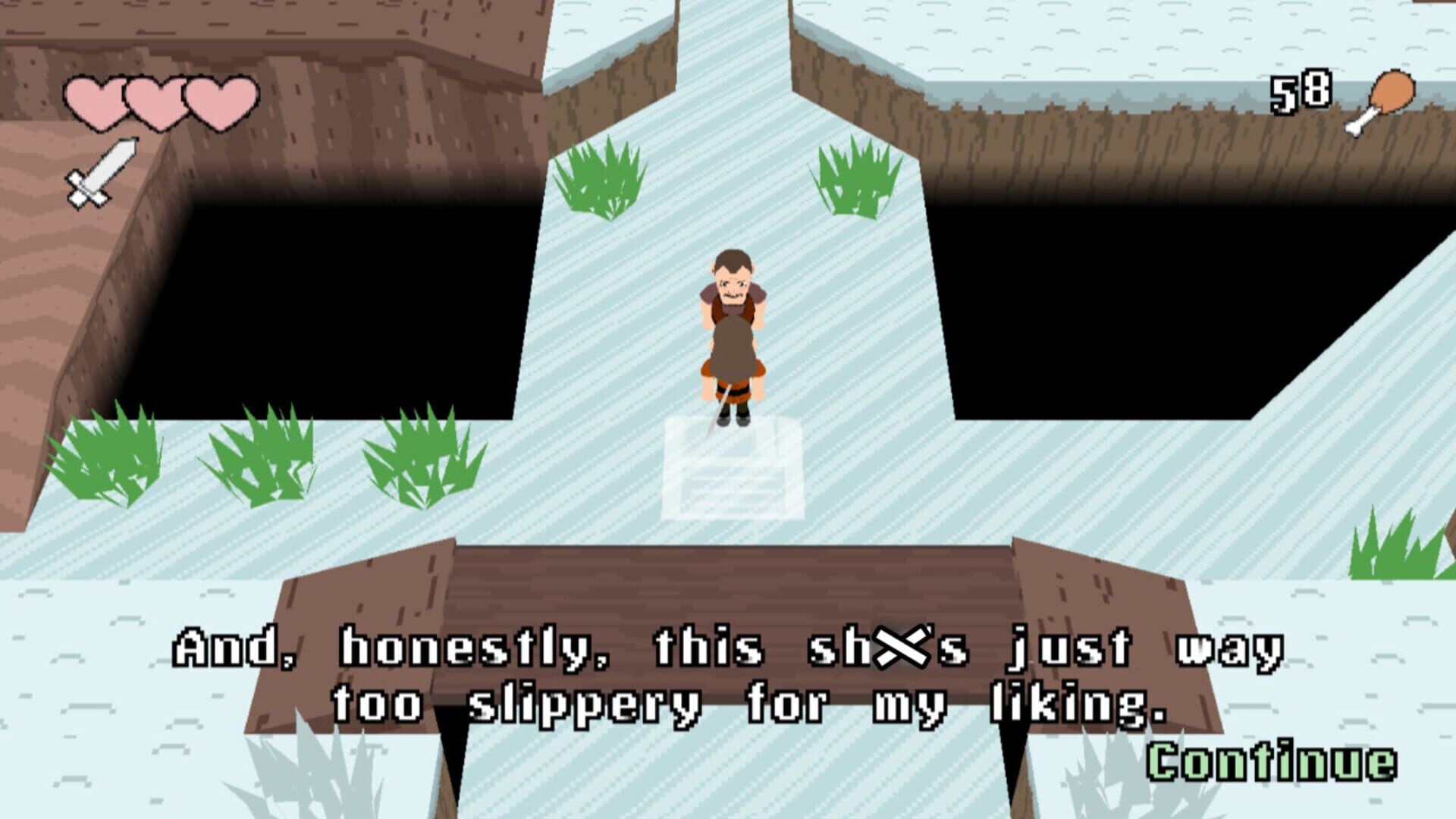This screenshot has width=1456, height=819.
Task: Click the food counter showing 58
Action: coord(1301,91)
